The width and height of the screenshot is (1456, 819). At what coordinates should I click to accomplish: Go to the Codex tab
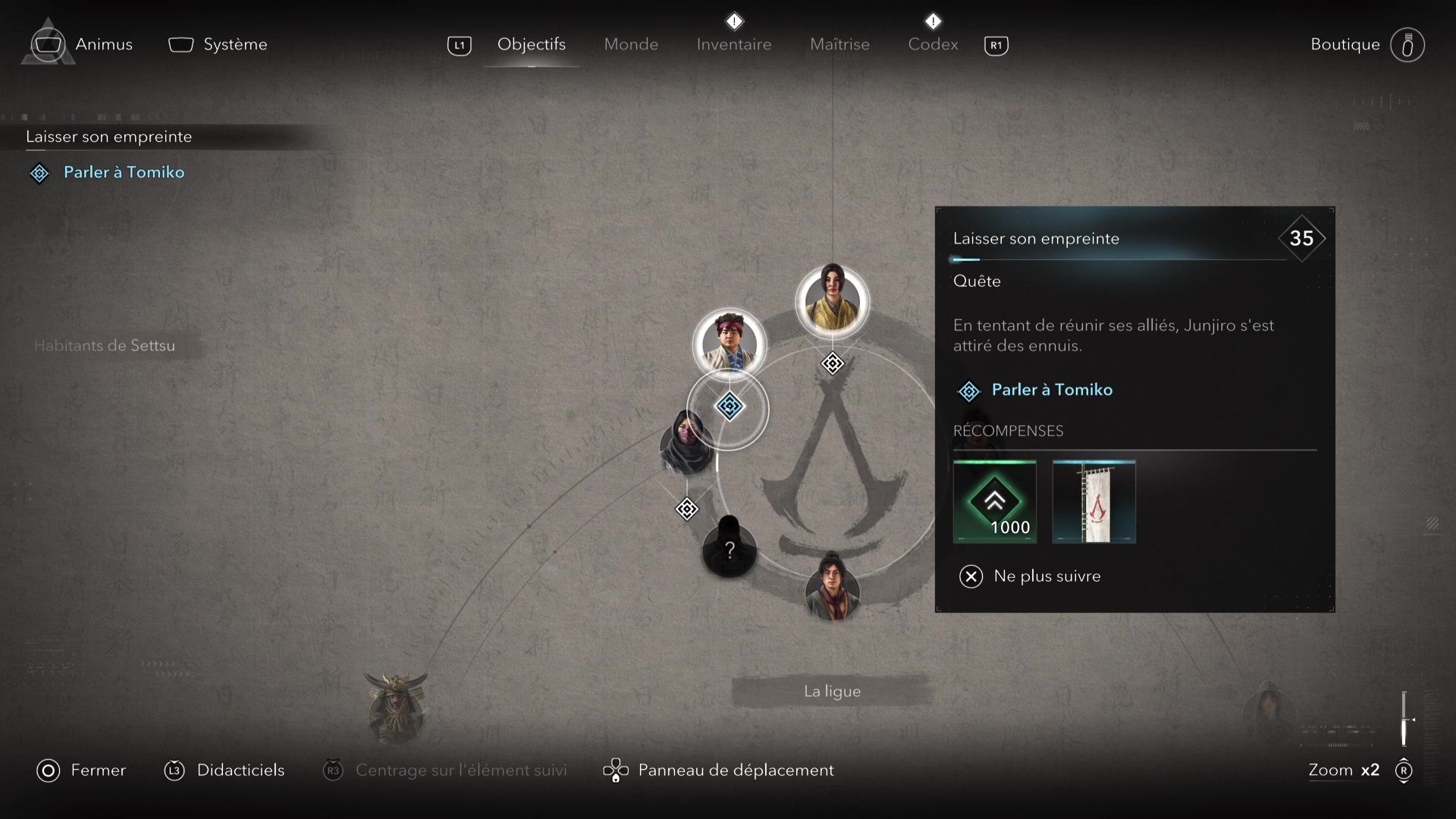tap(933, 44)
